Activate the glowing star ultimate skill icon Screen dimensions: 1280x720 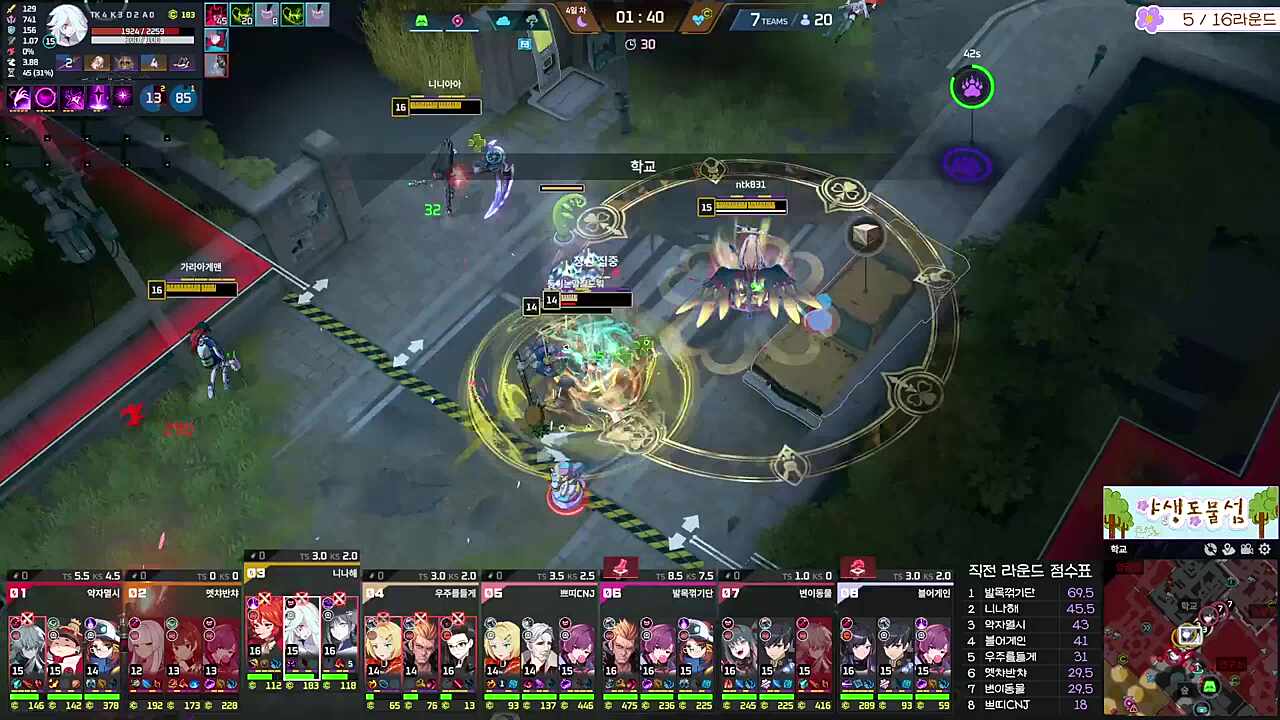click(122, 97)
